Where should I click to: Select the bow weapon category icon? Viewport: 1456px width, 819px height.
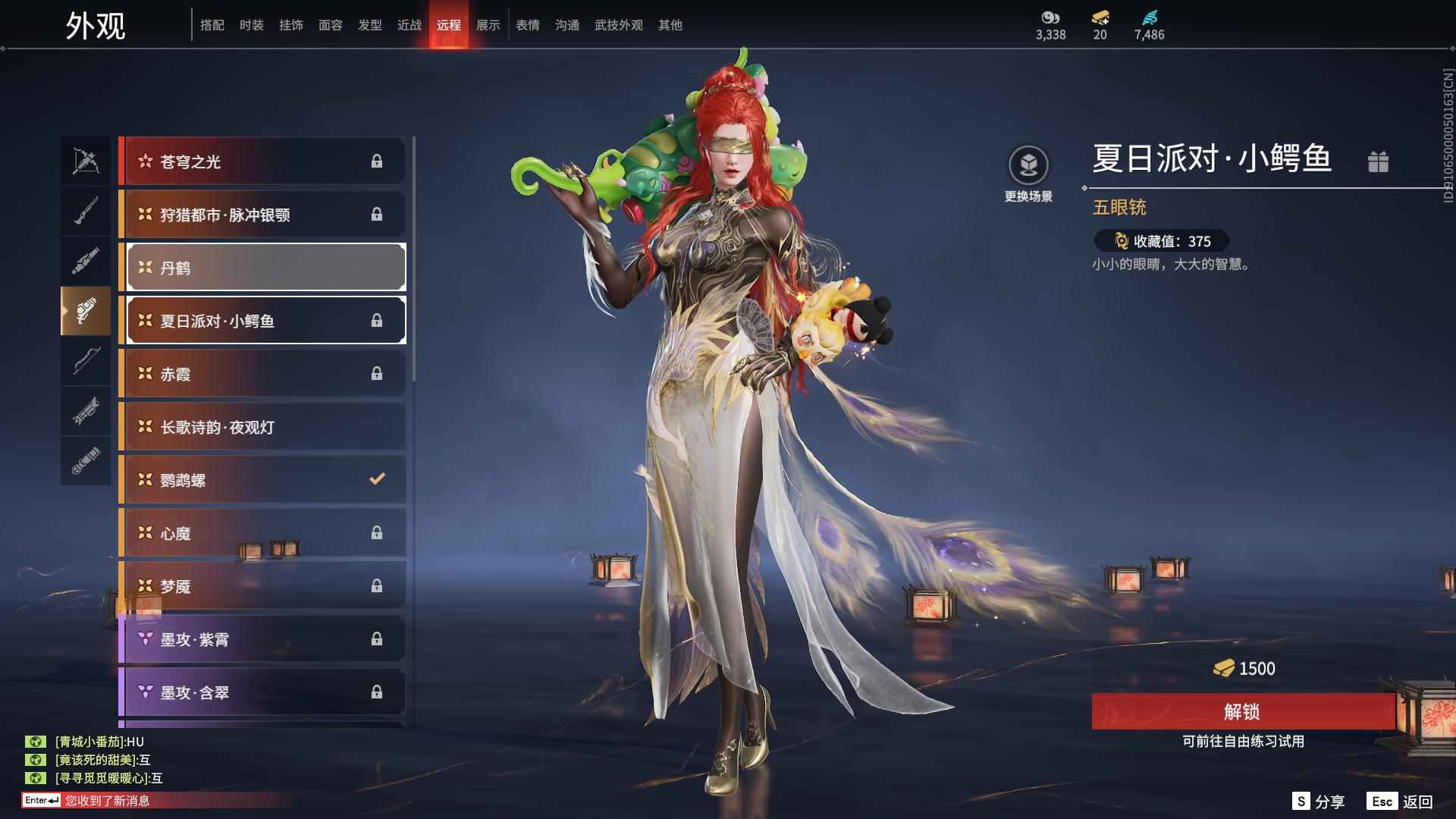86,362
